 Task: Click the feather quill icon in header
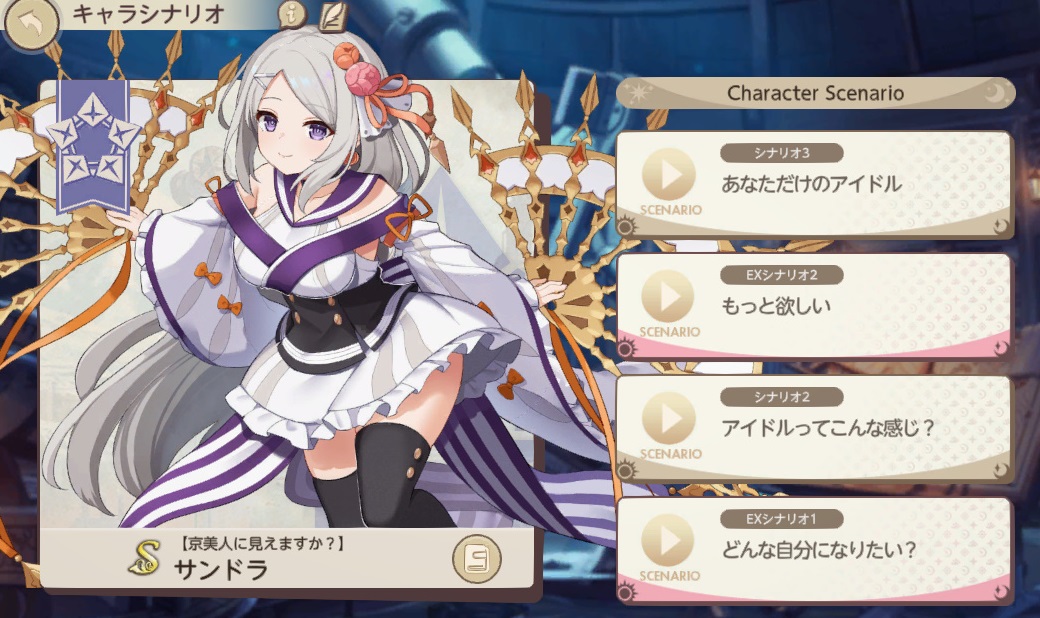[333, 16]
